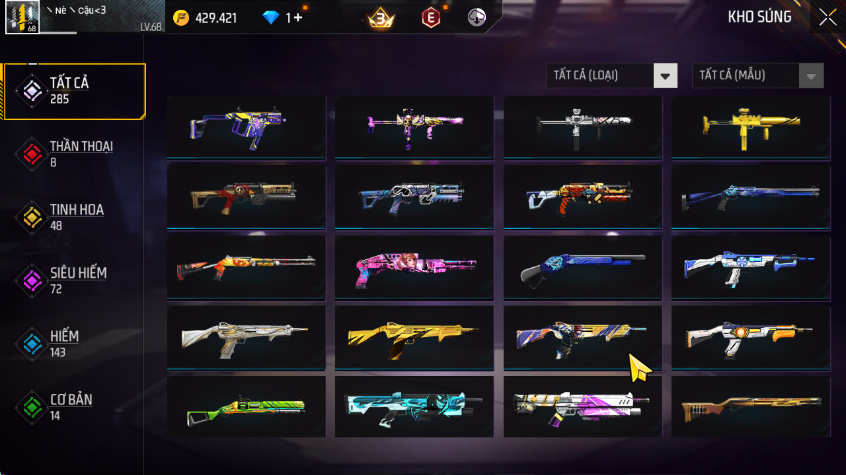Open the gold coin balance

pyautogui.click(x=207, y=18)
